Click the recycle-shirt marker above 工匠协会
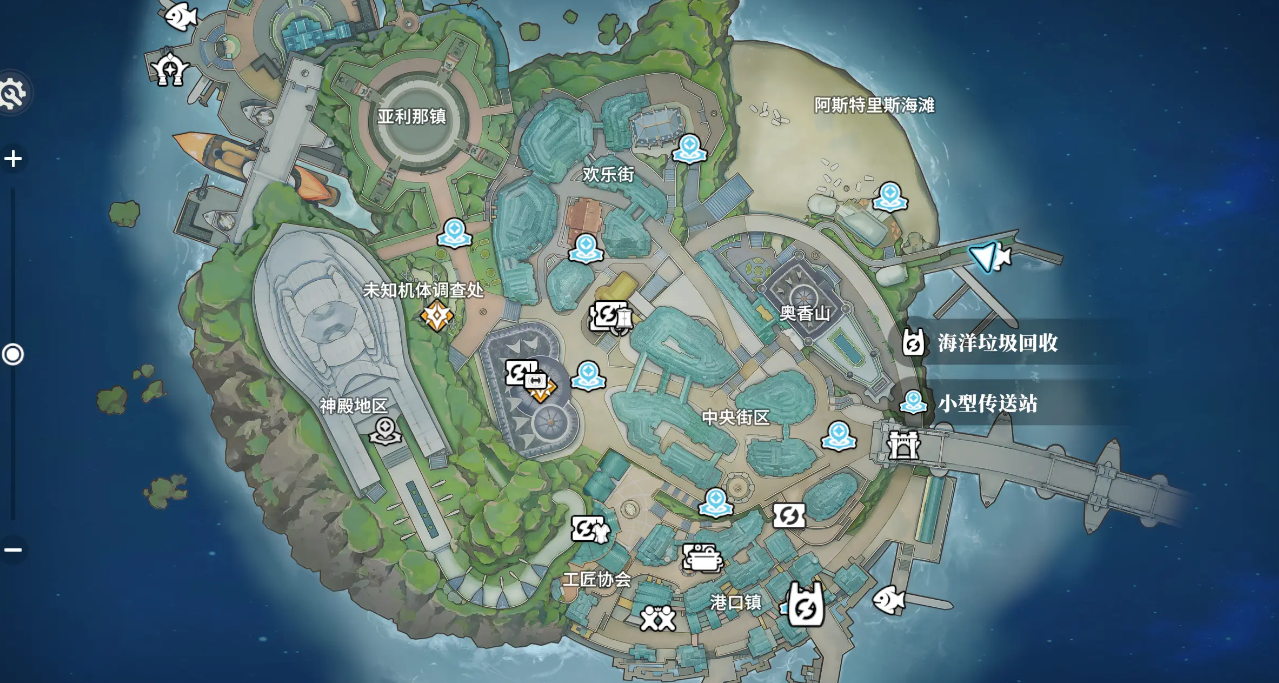The width and height of the screenshot is (1279, 683). click(589, 528)
